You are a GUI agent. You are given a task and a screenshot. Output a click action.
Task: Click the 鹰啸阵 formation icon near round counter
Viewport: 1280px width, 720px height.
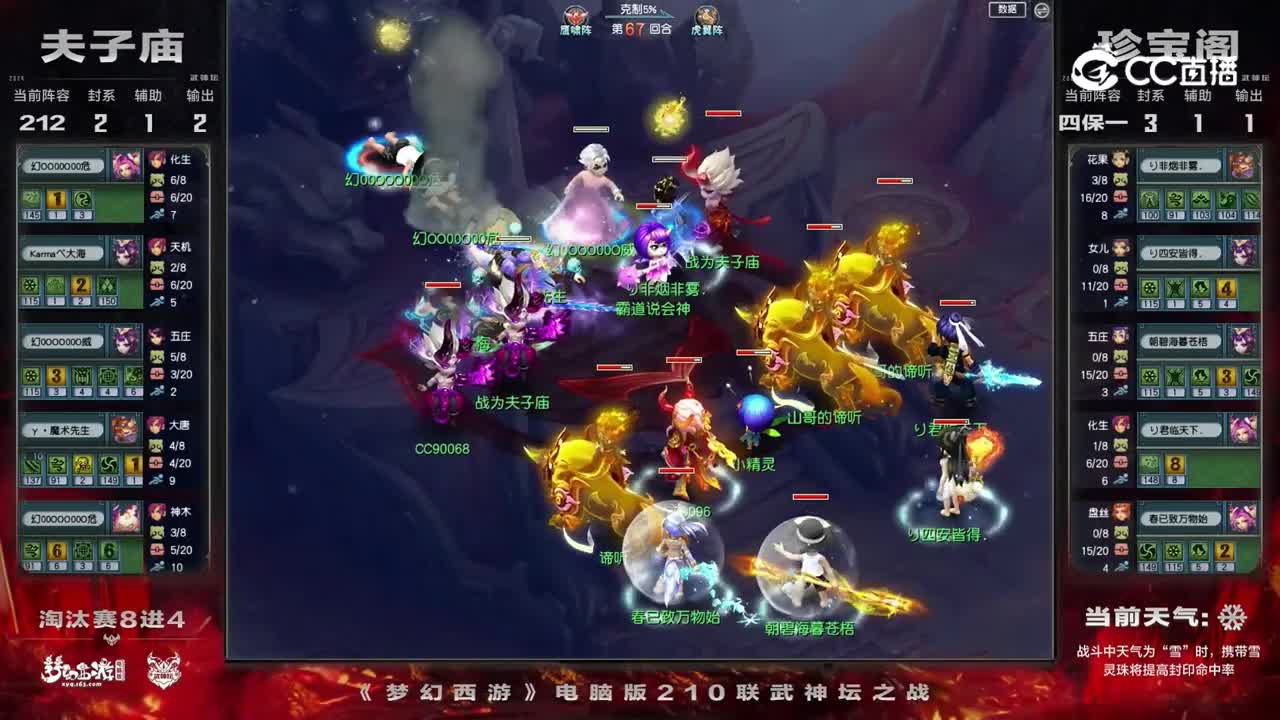pos(574,18)
